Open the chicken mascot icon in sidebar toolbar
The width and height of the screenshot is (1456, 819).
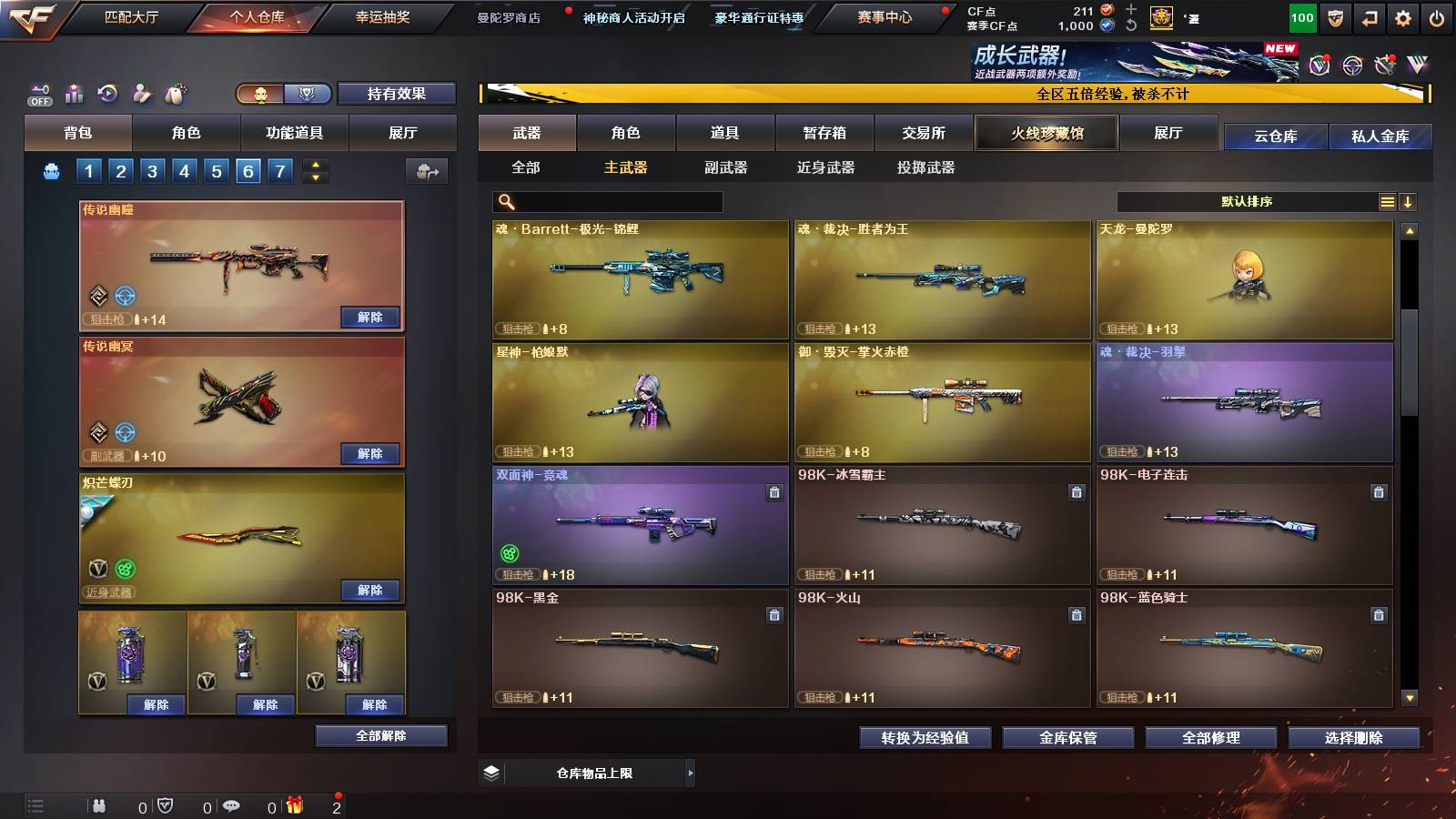[173, 92]
